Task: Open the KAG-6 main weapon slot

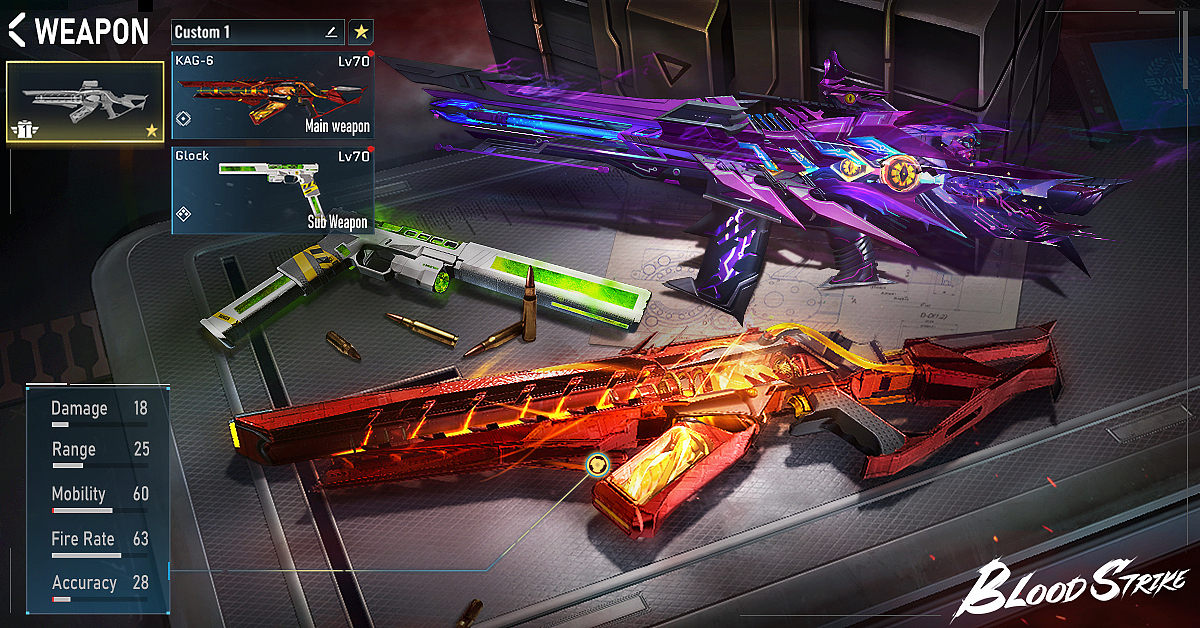Action: [x=272, y=96]
